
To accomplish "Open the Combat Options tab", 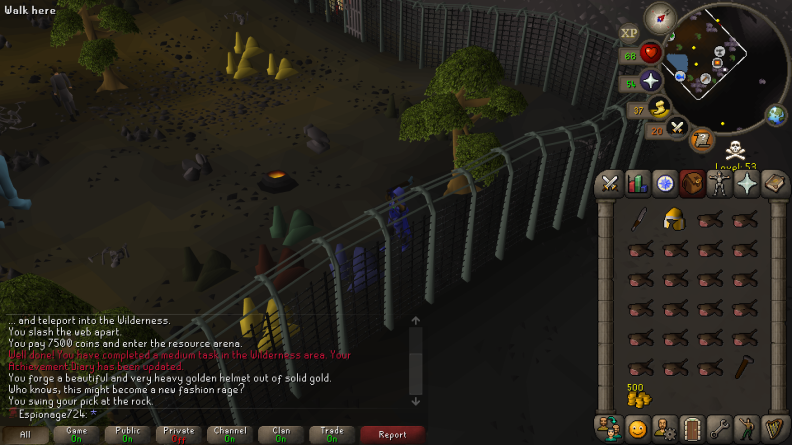I will (610, 184).
